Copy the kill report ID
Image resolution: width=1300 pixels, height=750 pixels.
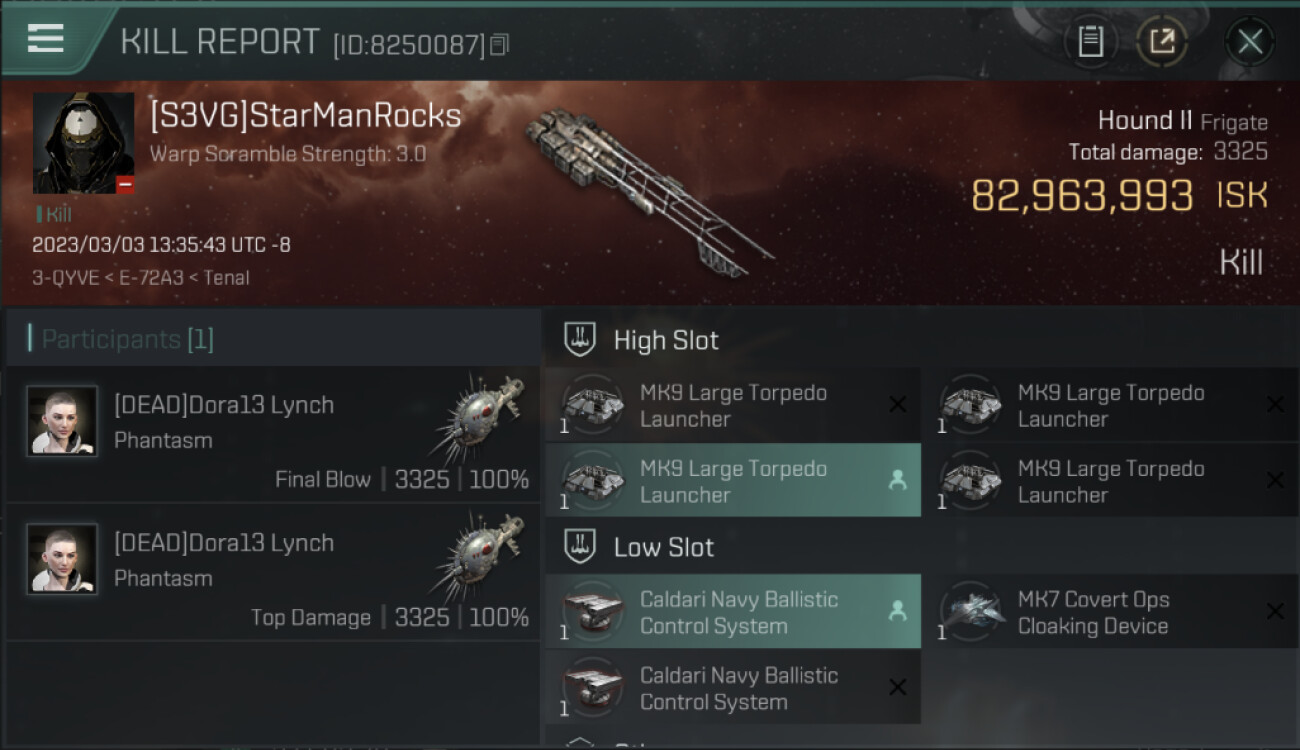point(500,45)
